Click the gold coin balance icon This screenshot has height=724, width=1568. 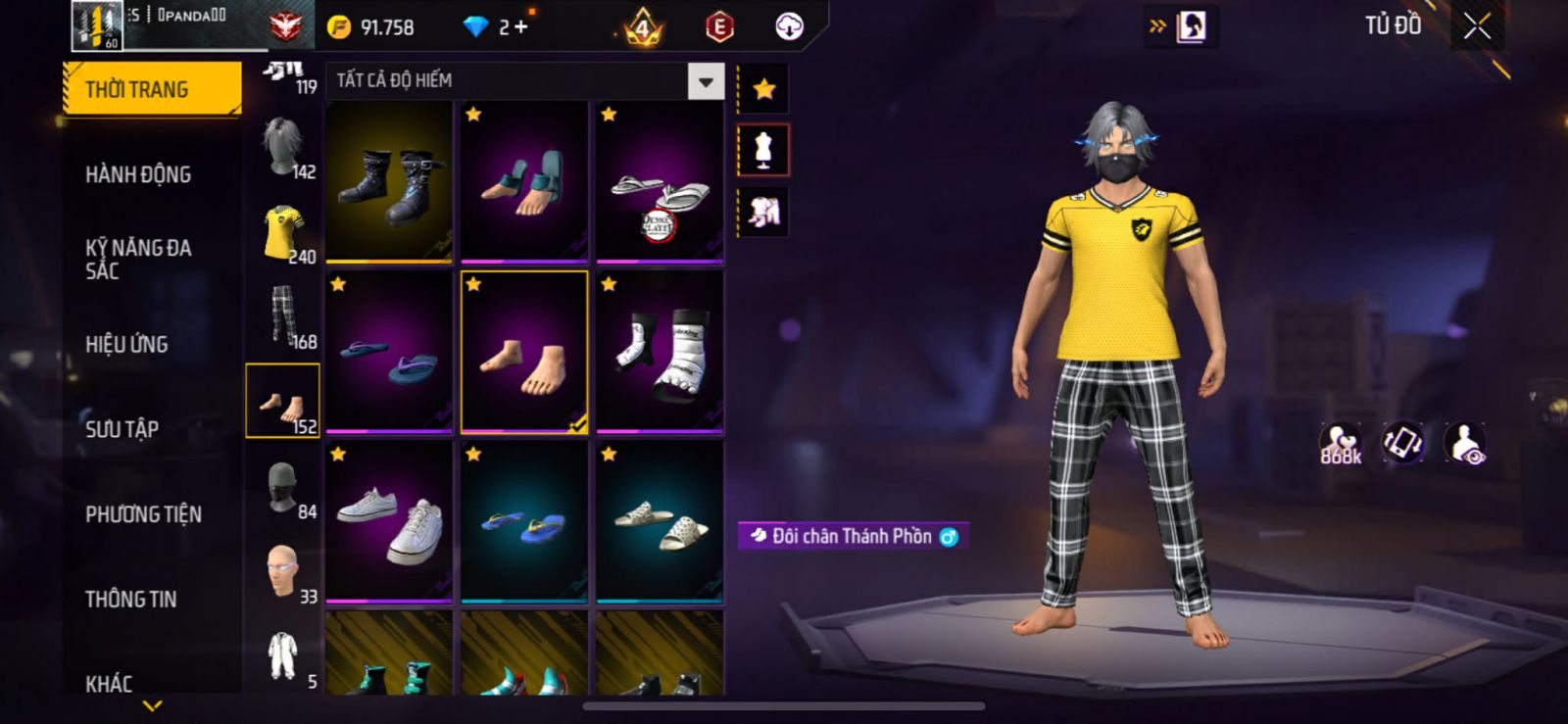339,27
